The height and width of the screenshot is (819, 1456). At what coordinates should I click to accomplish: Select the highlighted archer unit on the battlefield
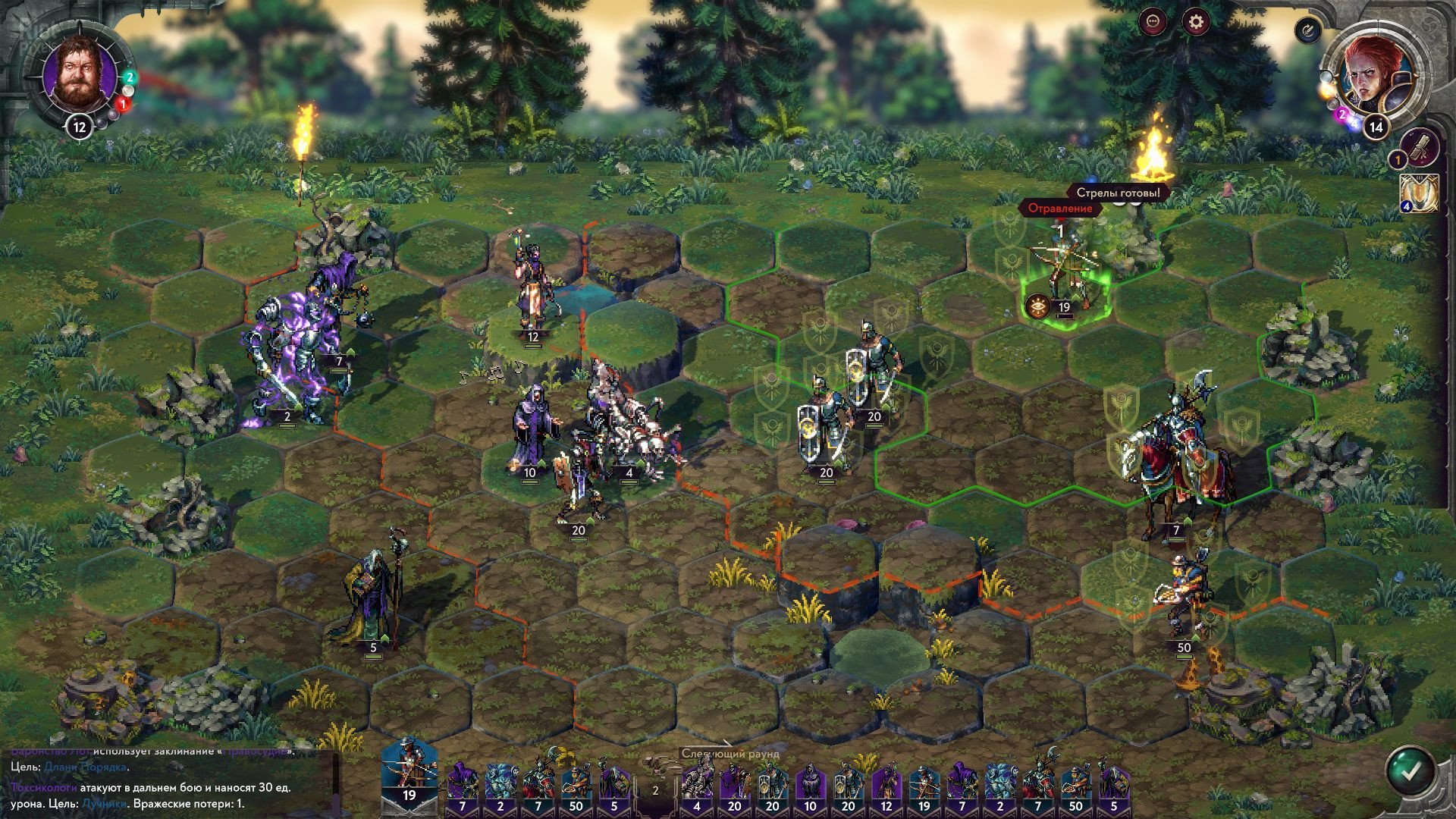coord(1064,265)
